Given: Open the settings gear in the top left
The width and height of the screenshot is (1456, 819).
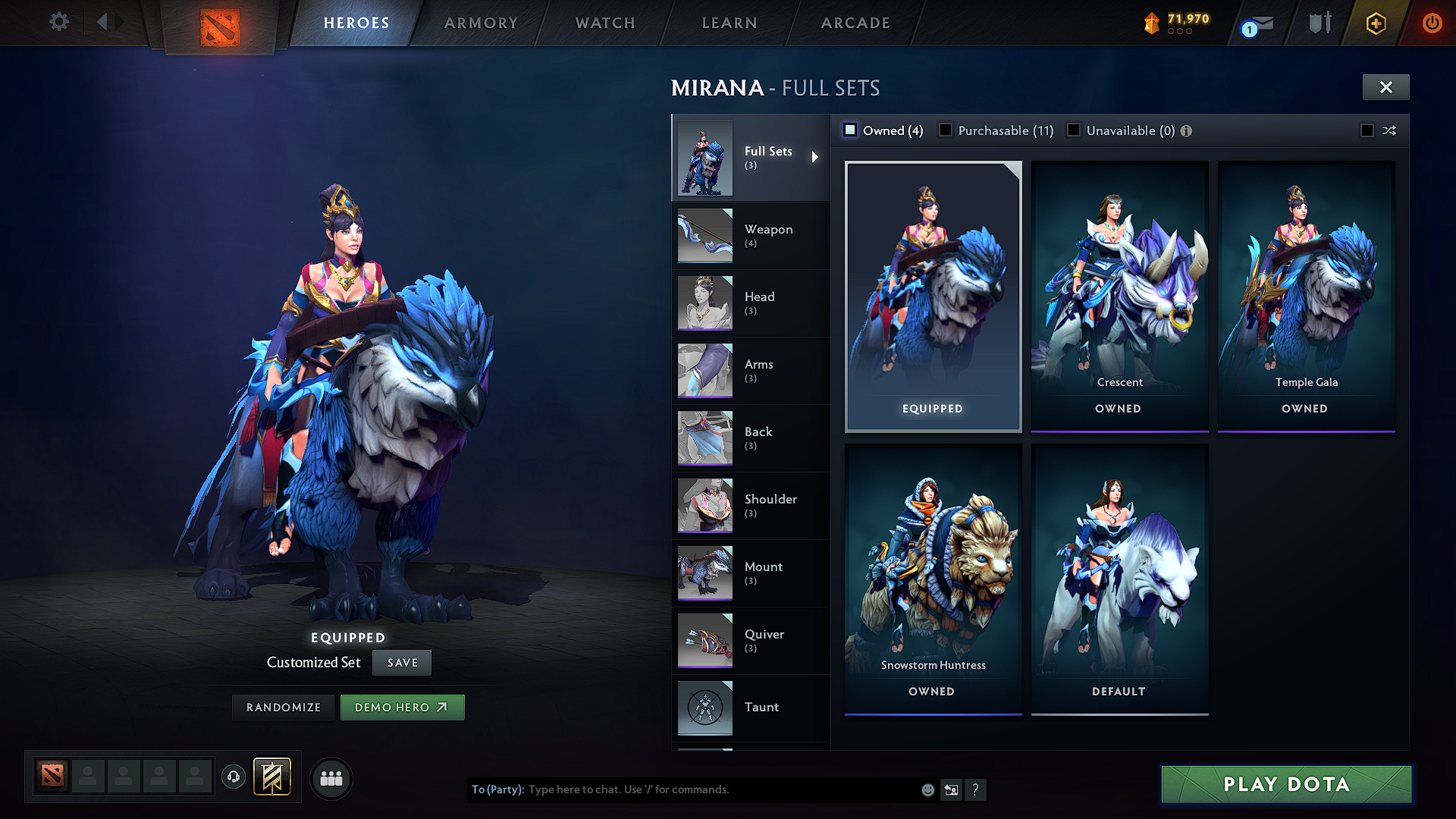Looking at the screenshot, I should 58,22.
